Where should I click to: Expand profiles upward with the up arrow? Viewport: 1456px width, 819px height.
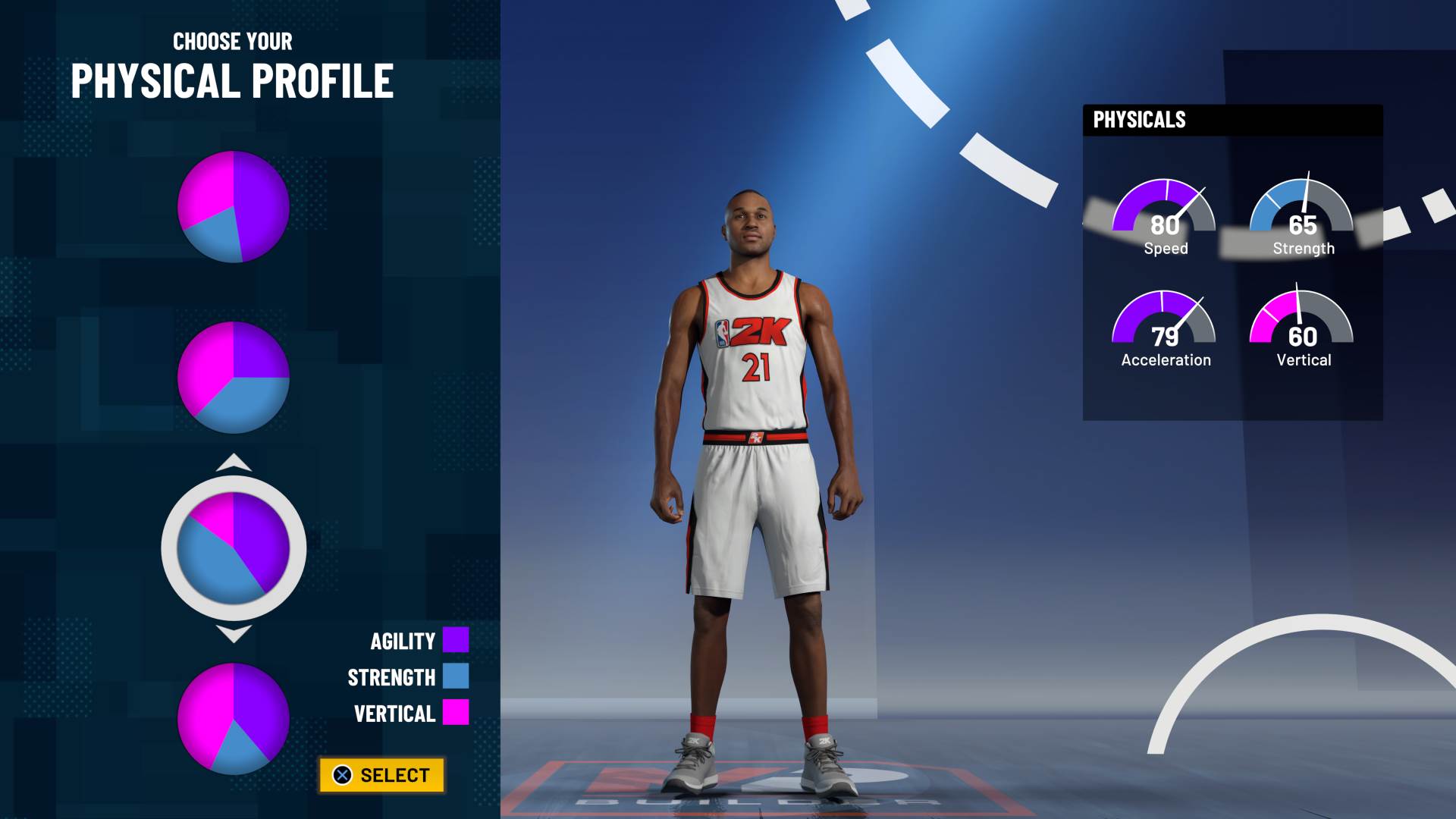[x=234, y=461]
